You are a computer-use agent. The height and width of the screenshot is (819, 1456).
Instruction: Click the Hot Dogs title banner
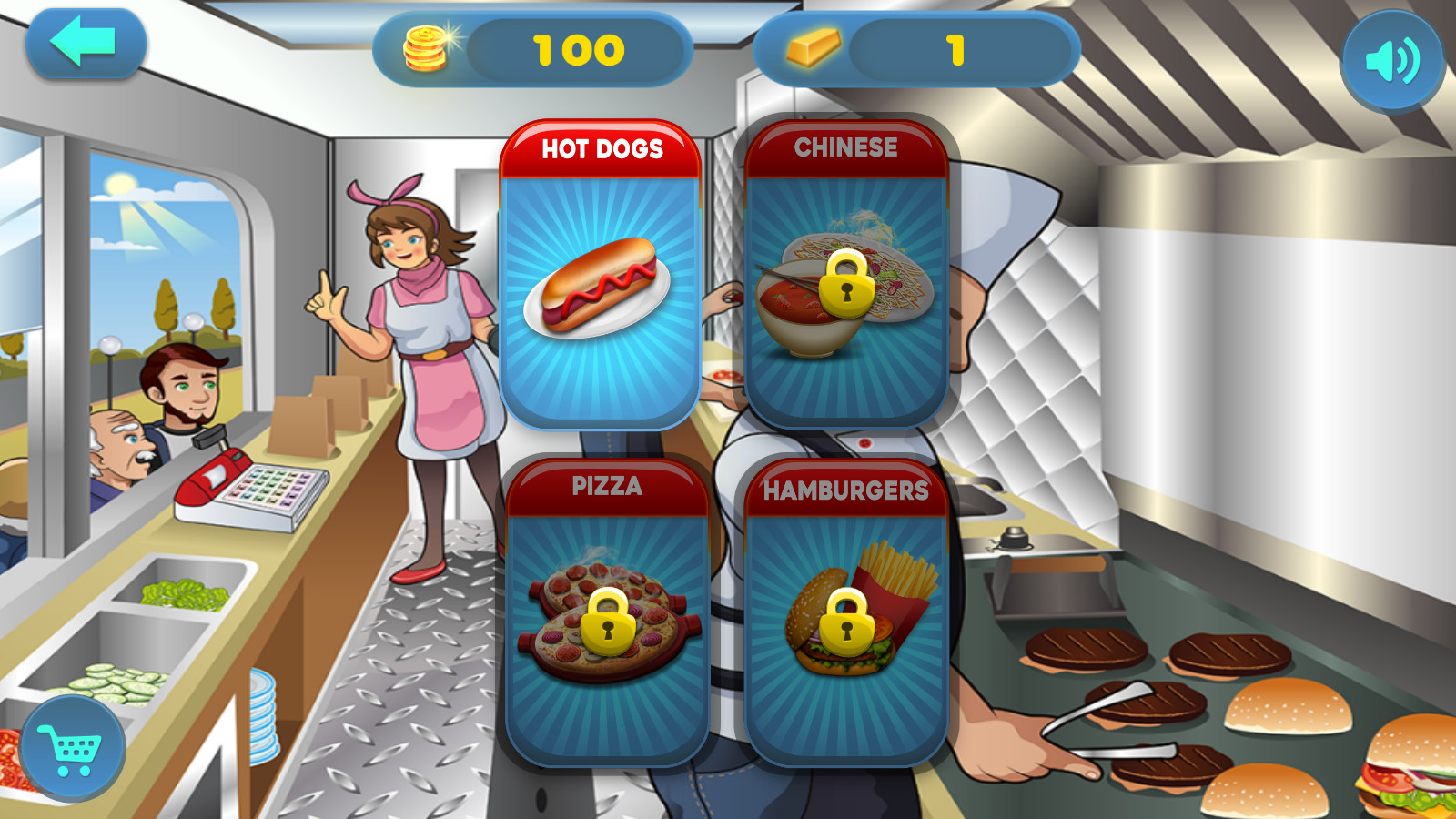(x=601, y=148)
